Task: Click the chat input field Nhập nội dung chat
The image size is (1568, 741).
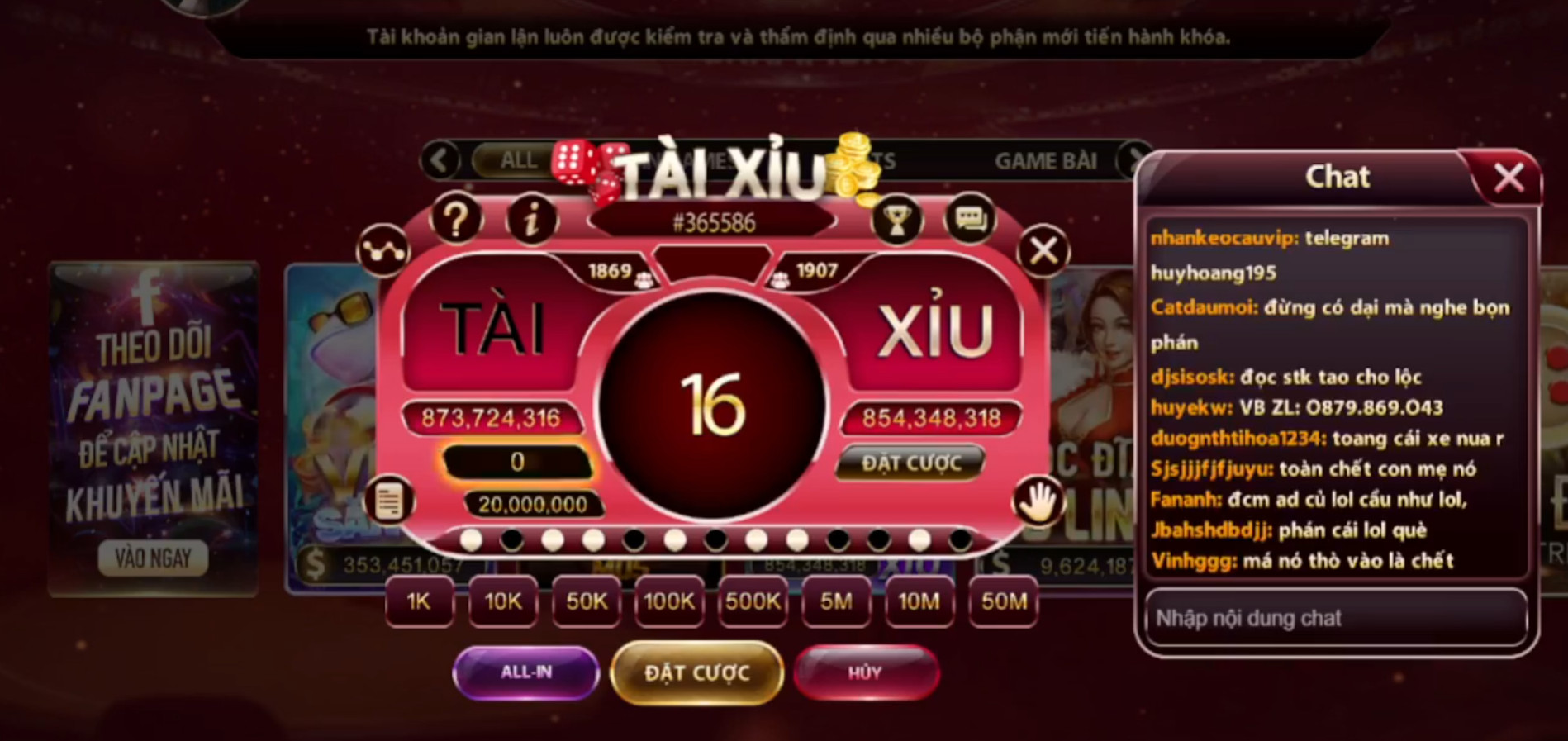Action: tap(1335, 618)
